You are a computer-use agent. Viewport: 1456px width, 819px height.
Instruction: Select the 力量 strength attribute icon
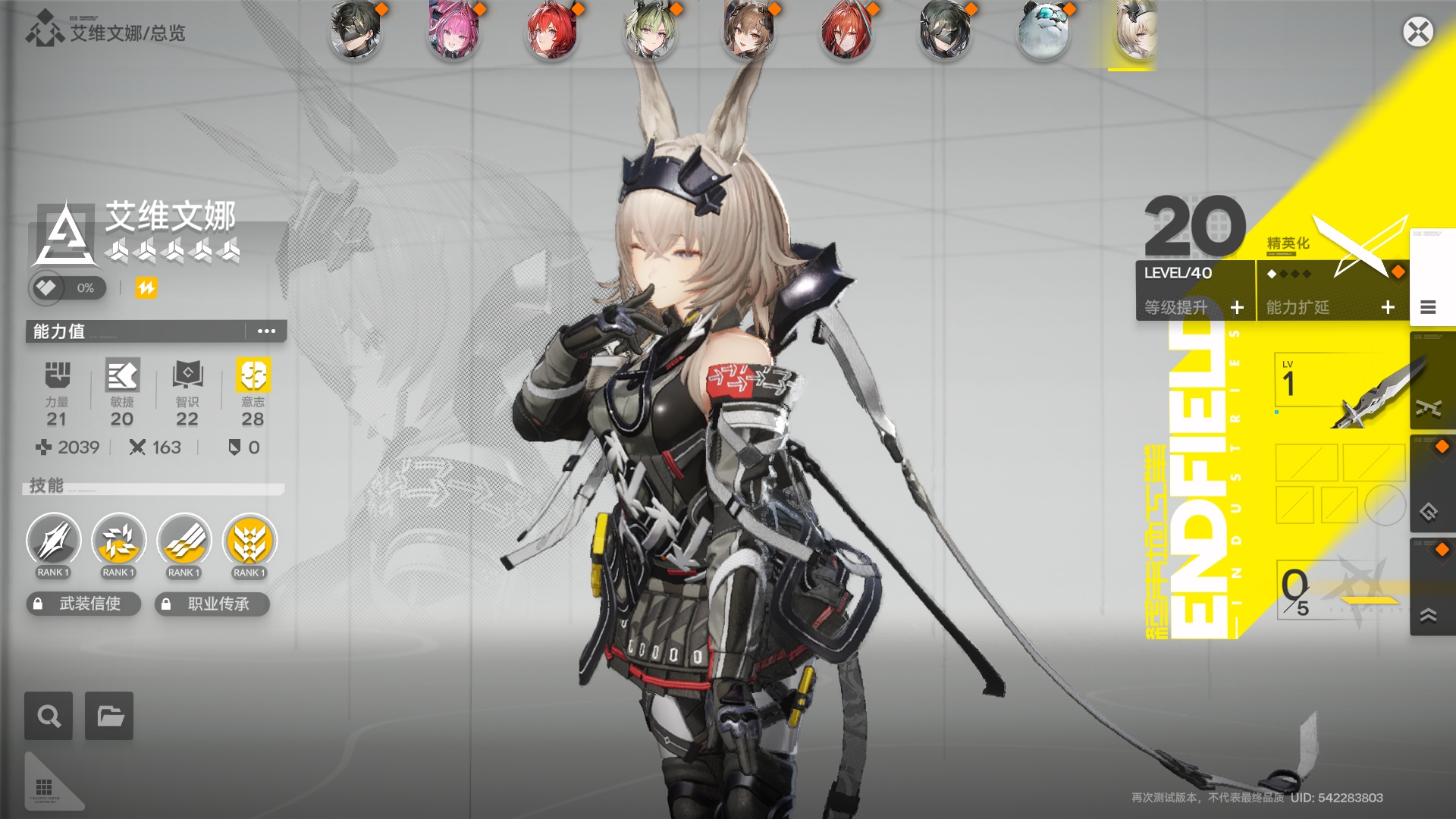tap(57, 377)
